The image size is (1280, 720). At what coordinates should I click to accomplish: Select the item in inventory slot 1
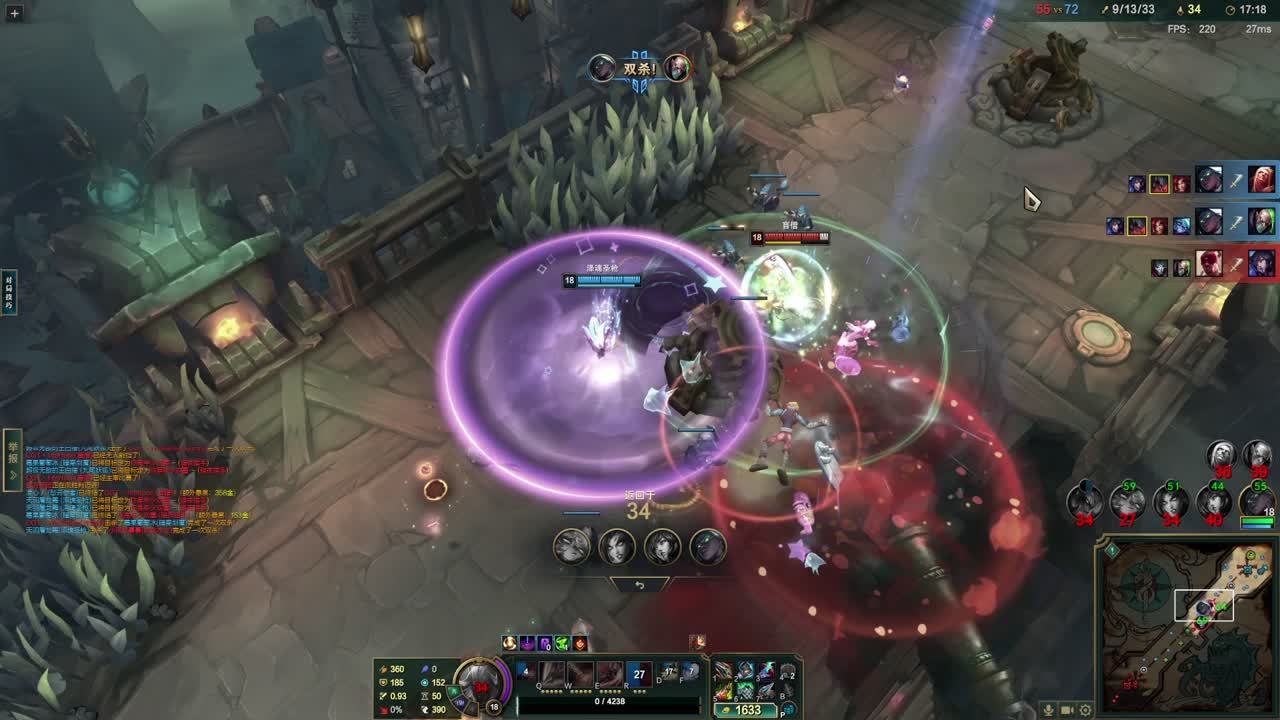point(723,670)
